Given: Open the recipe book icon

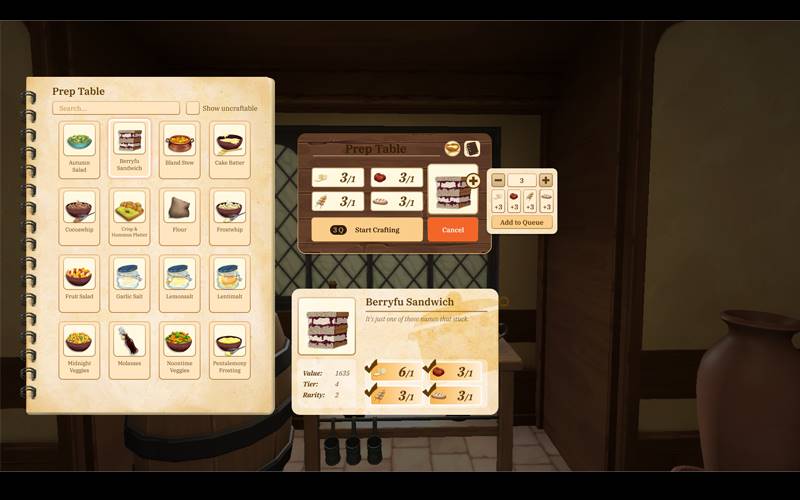Looking at the screenshot, I should [472, 148].
